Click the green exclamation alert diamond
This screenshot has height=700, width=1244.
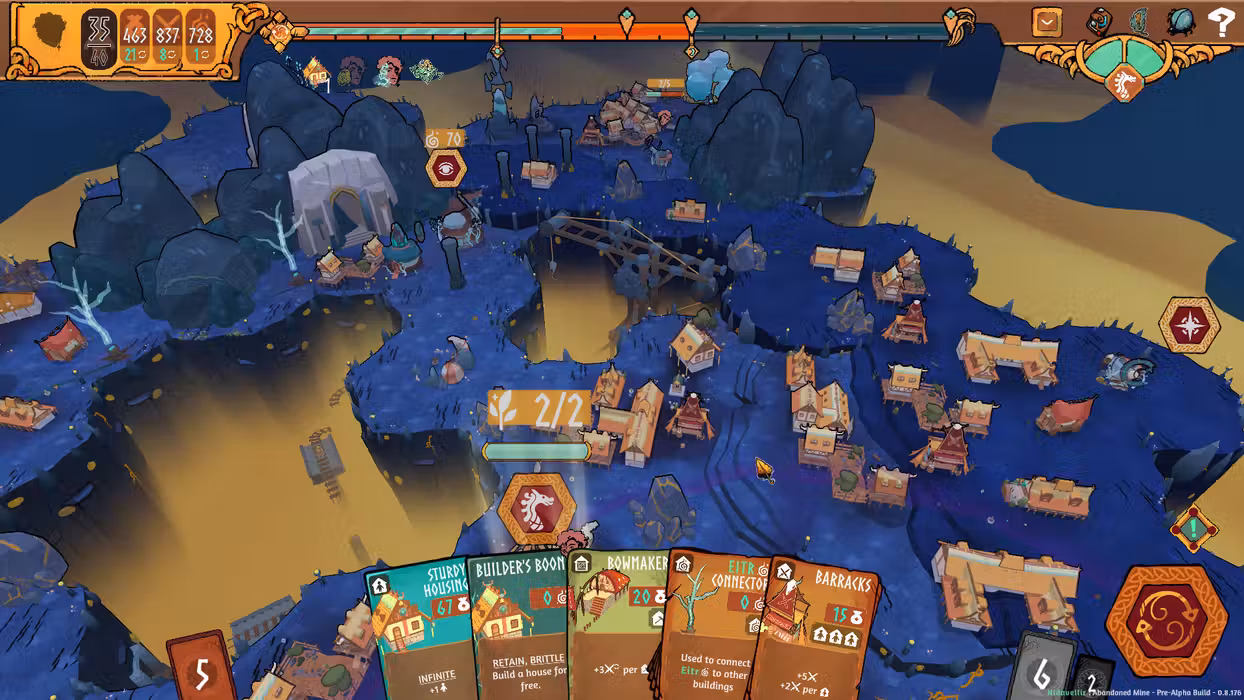[x=1192, y=527]
